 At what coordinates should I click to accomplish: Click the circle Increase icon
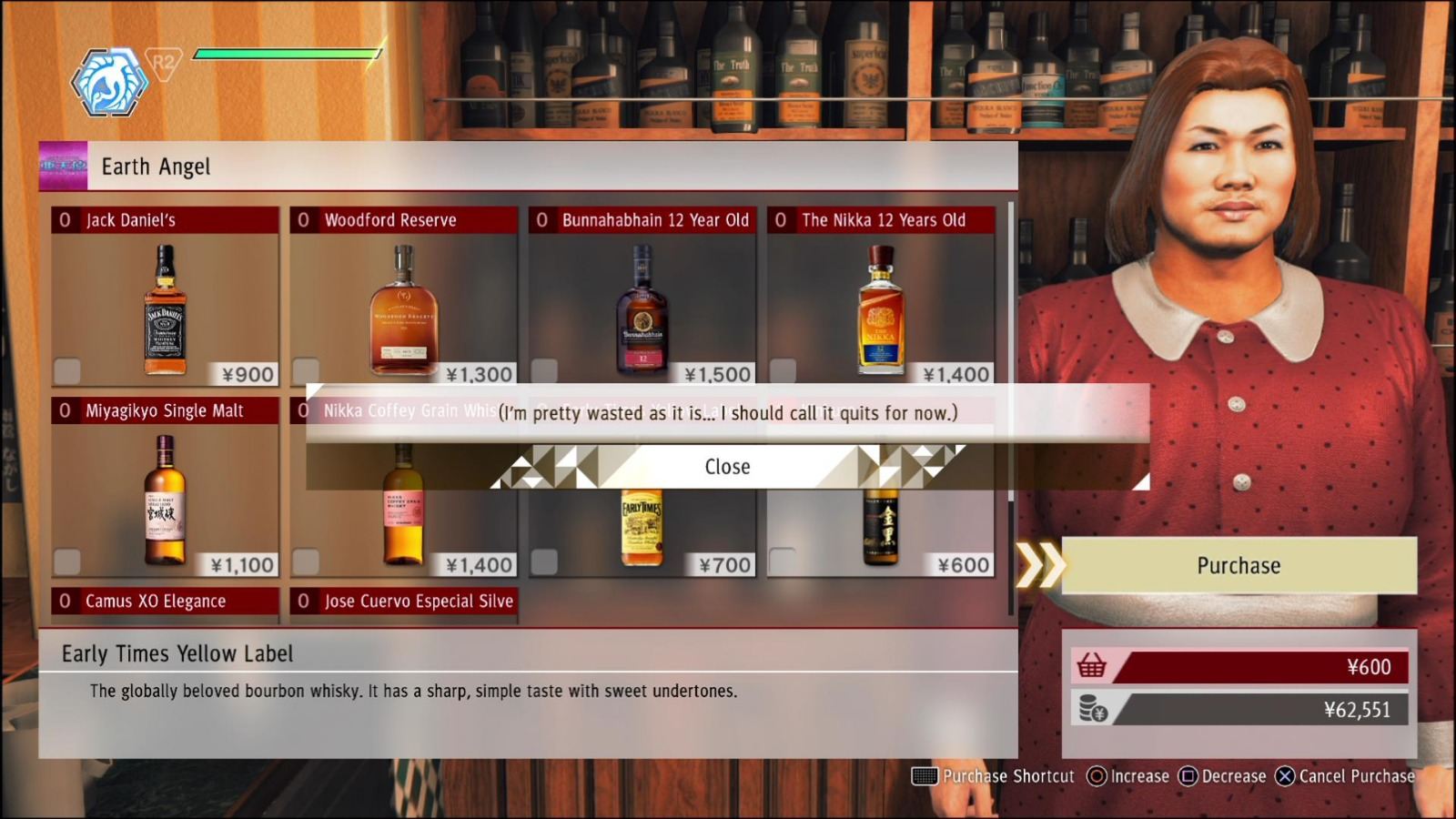[1096, 776]
